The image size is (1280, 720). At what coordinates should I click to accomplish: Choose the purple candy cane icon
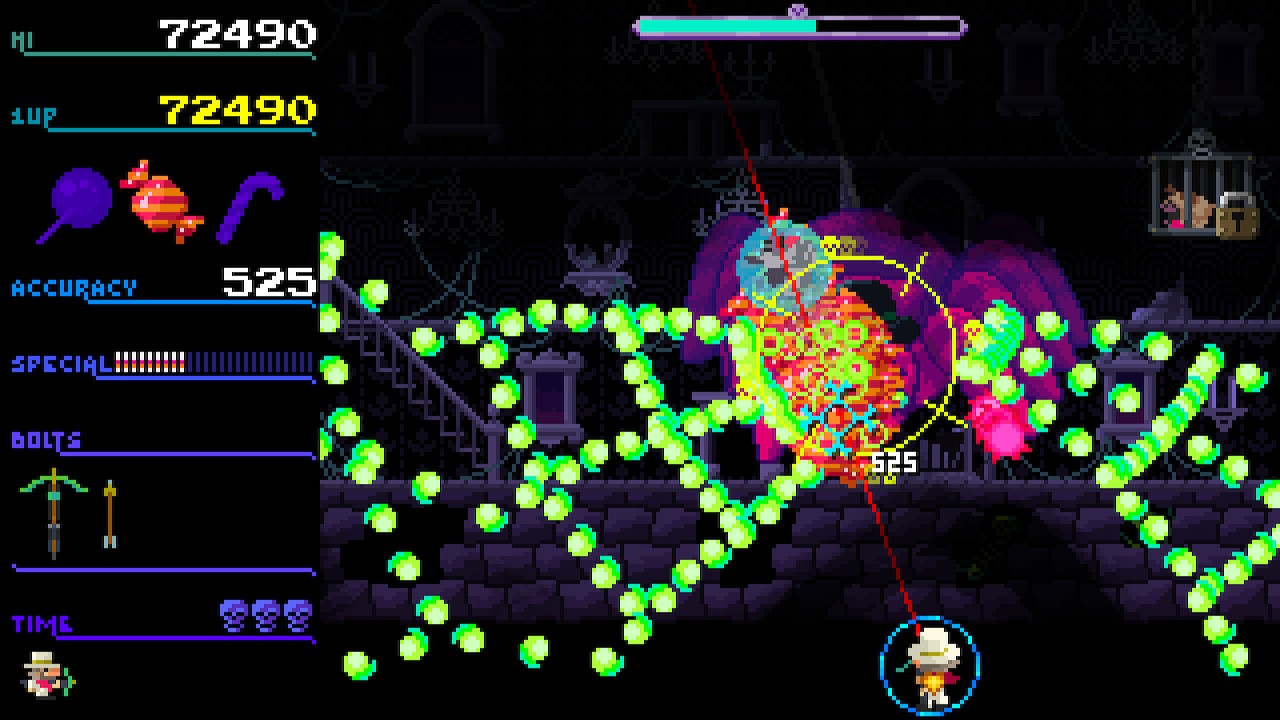pyautogui.click(x=250, y=205)
